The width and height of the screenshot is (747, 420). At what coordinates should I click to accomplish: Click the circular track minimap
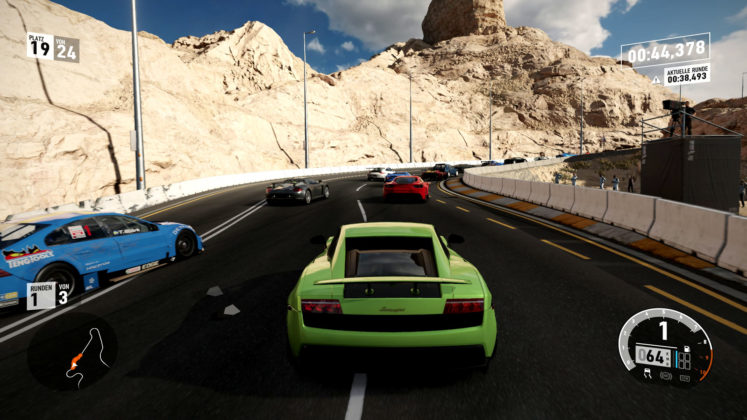click(72, 352)
